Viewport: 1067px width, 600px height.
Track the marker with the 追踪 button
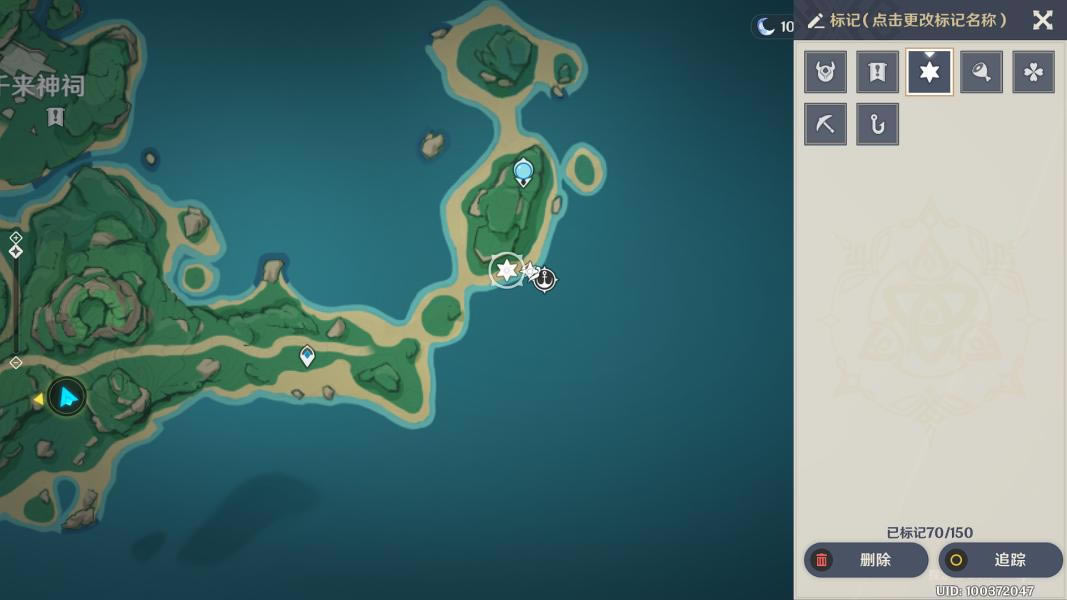click(999, 560)
